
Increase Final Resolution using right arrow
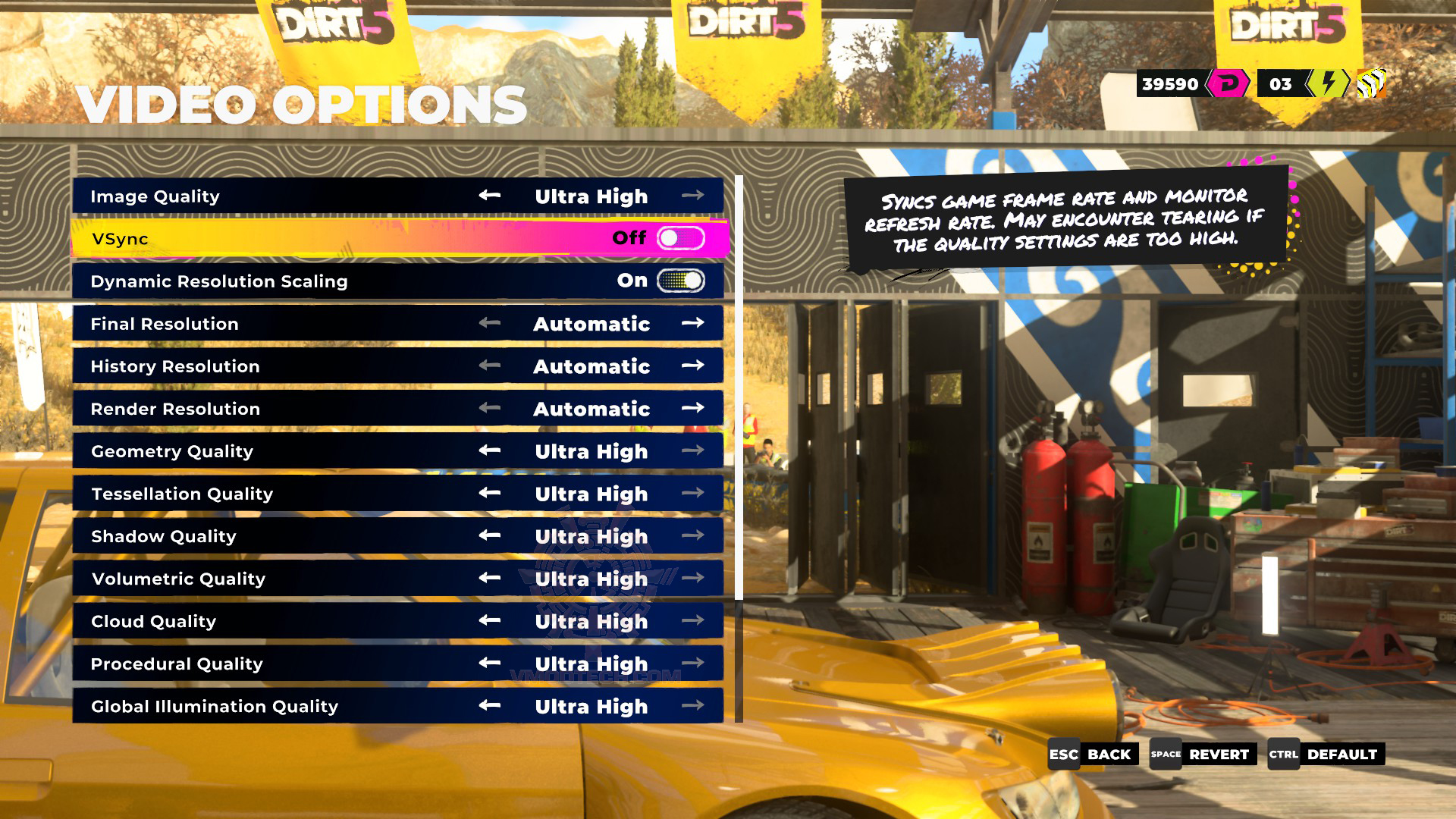[x=692, y=323]
